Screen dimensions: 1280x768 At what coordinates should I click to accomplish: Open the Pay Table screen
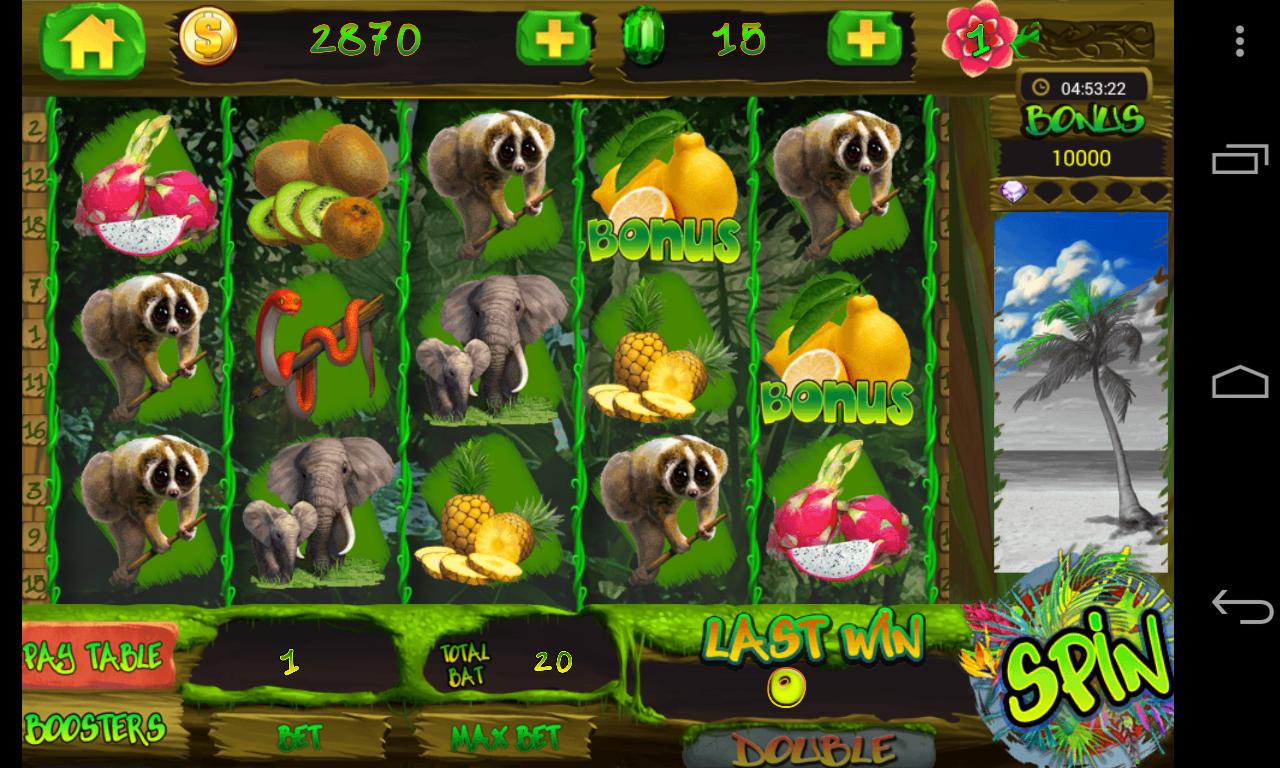97,656
